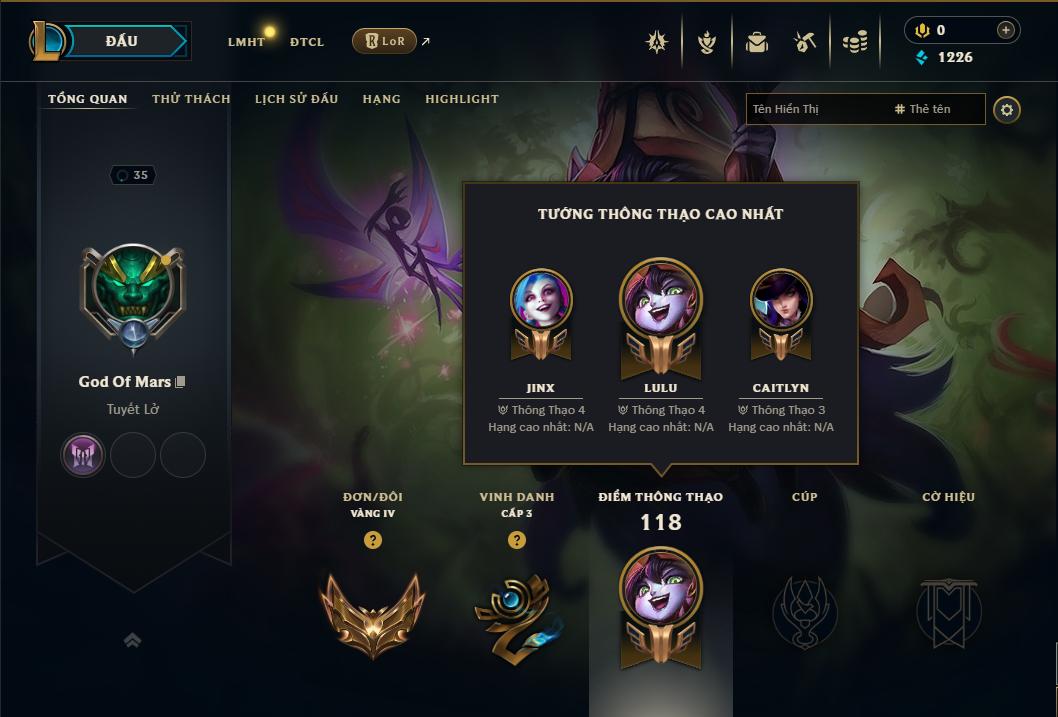Open the backpack collection icon
Viewport: 1058px width, 717px height.
756,42
